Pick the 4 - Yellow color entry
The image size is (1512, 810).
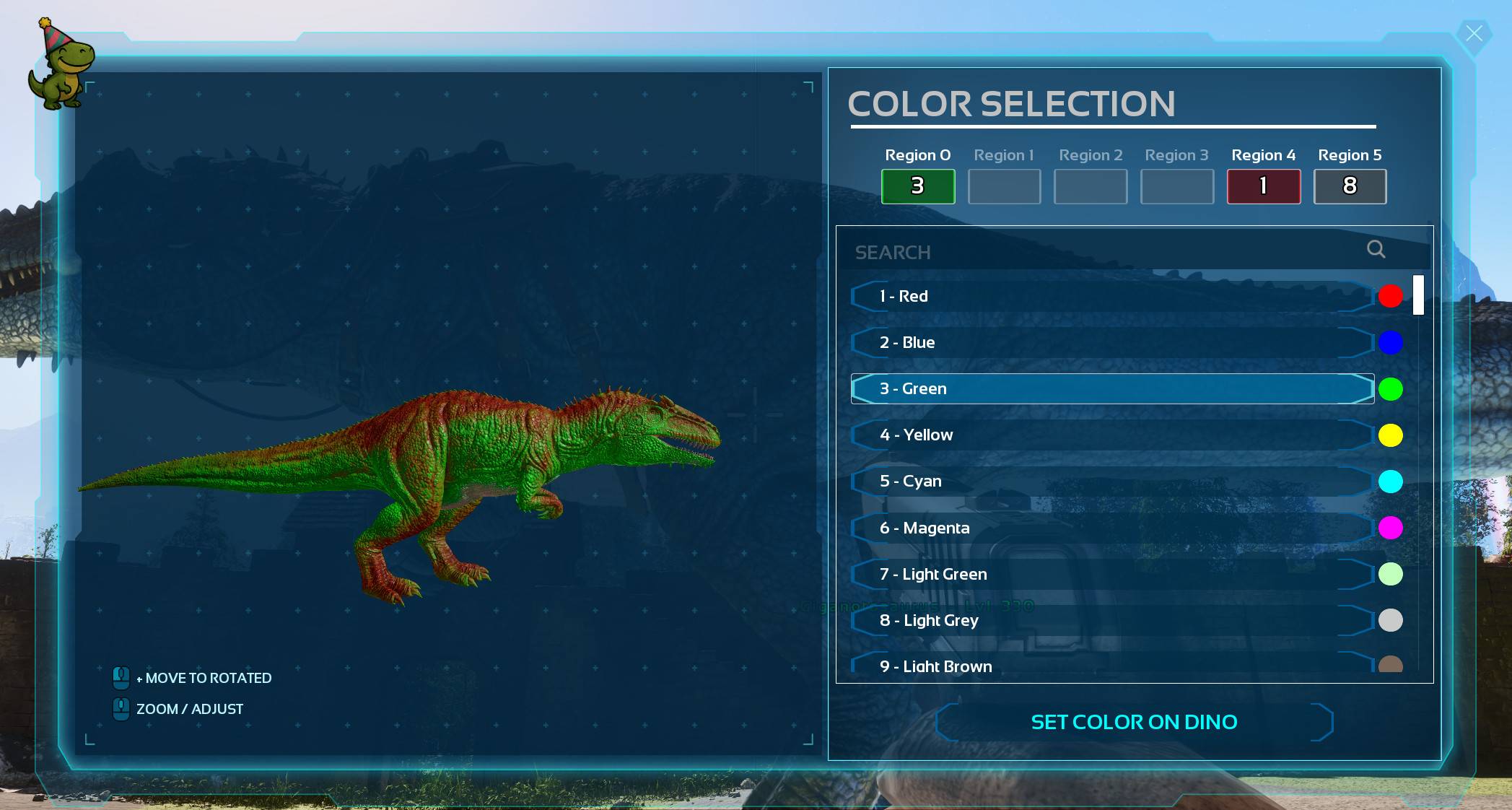point(1111,435)
